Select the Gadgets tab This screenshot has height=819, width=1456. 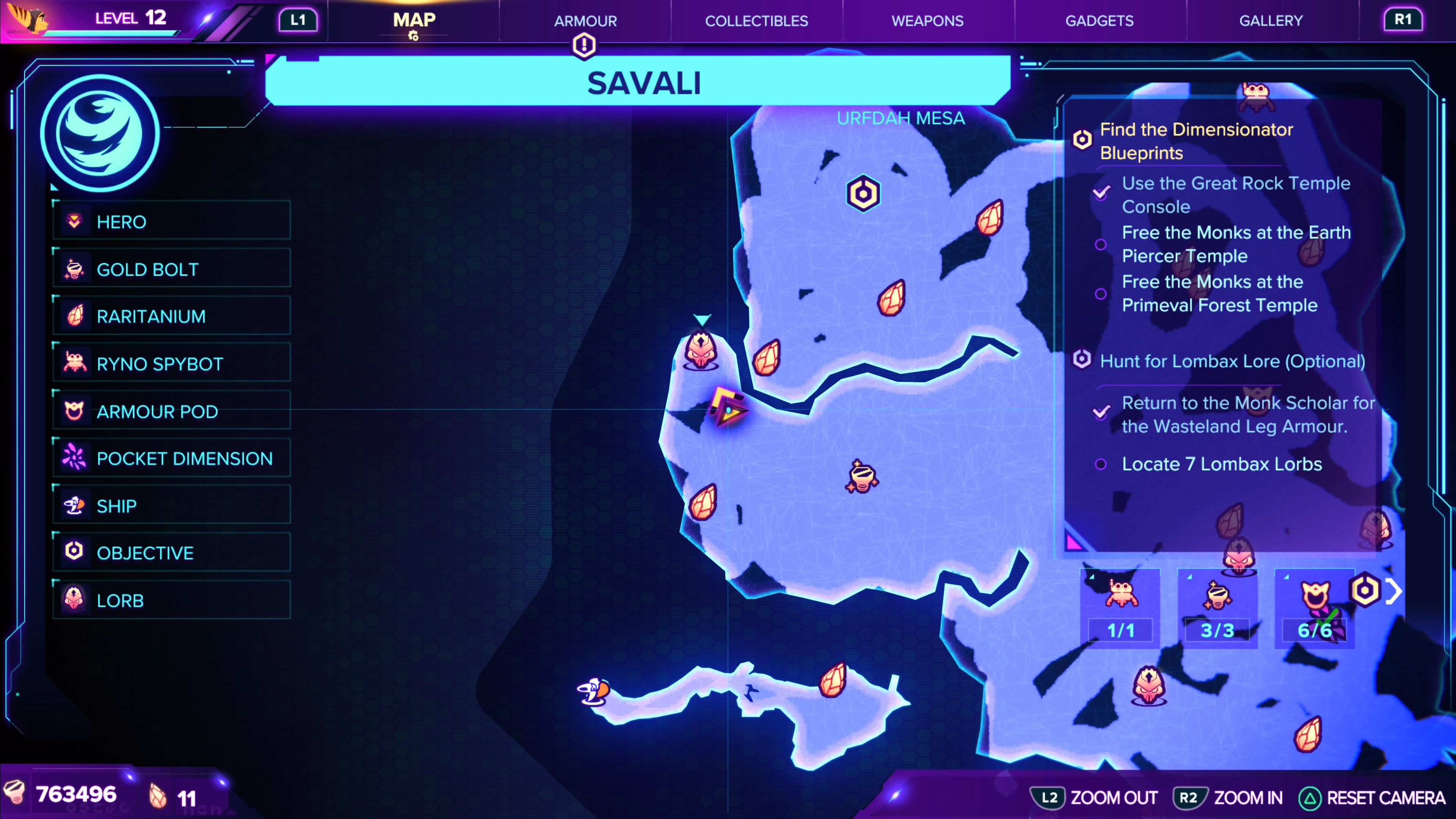[1099, 21]
